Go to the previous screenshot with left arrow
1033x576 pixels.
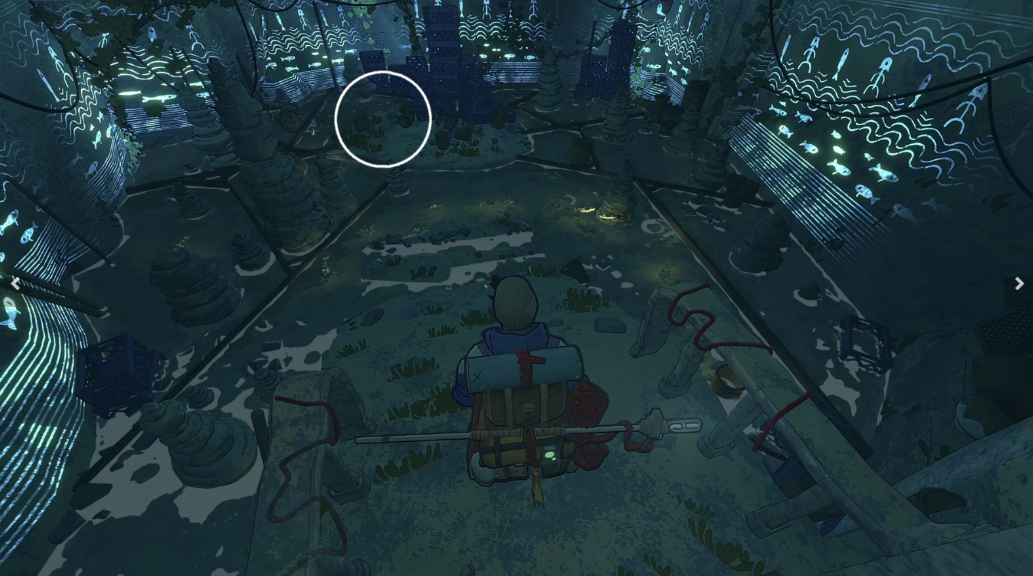[14, 284]
